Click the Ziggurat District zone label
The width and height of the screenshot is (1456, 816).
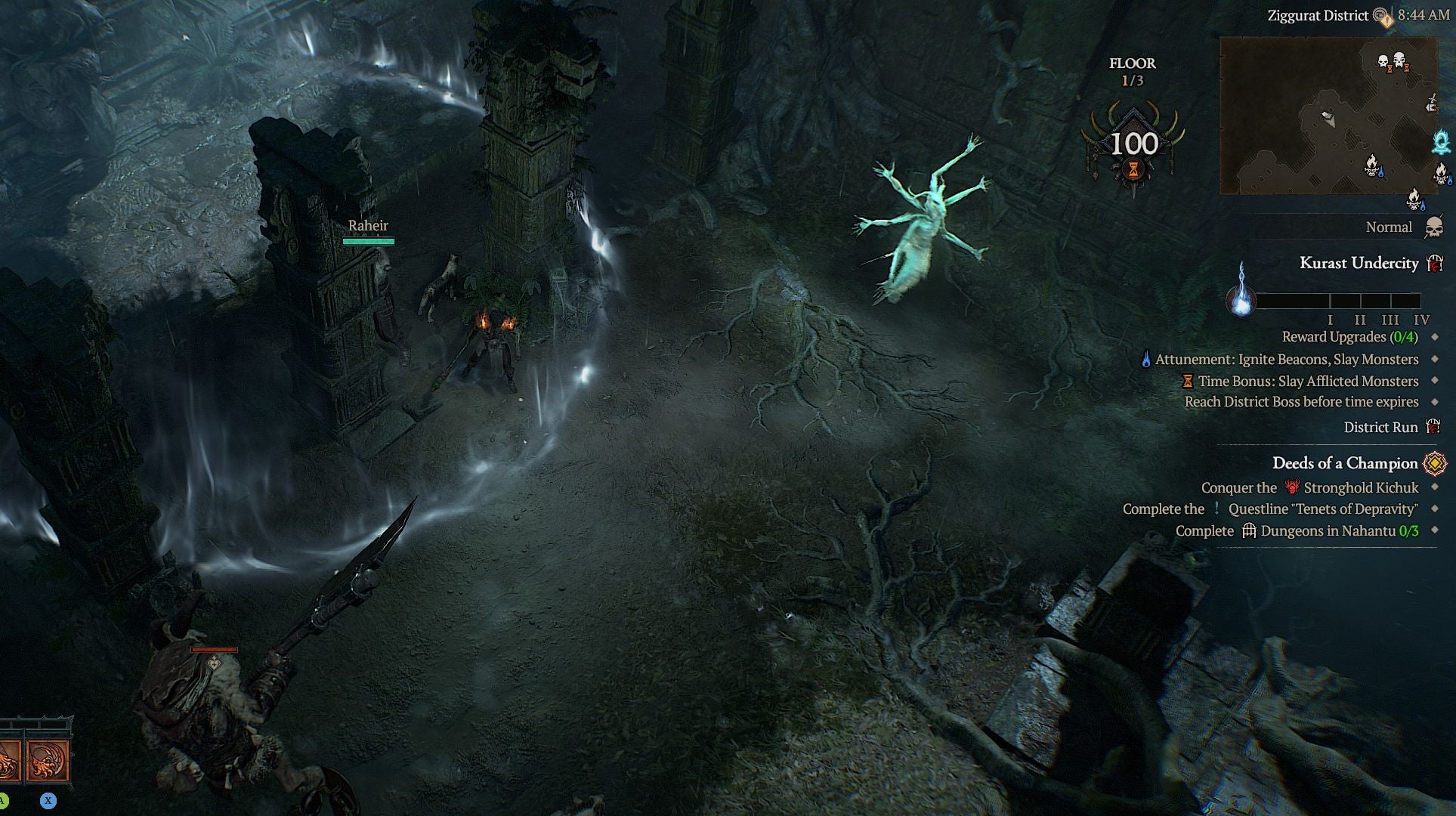pyautogui.click(x=1316, y=14)
